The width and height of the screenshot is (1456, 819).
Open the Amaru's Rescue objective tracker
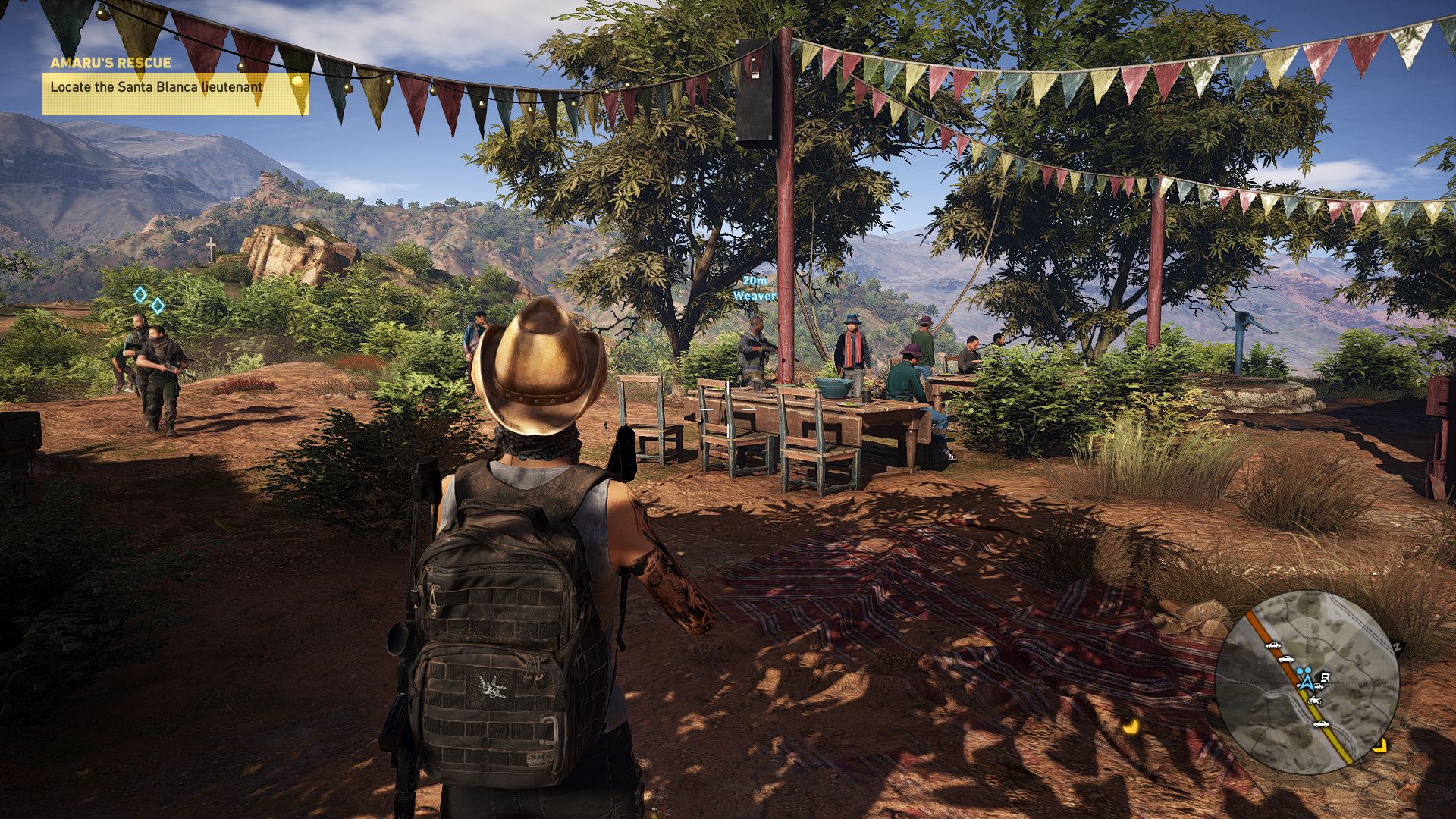click(175, 86)
